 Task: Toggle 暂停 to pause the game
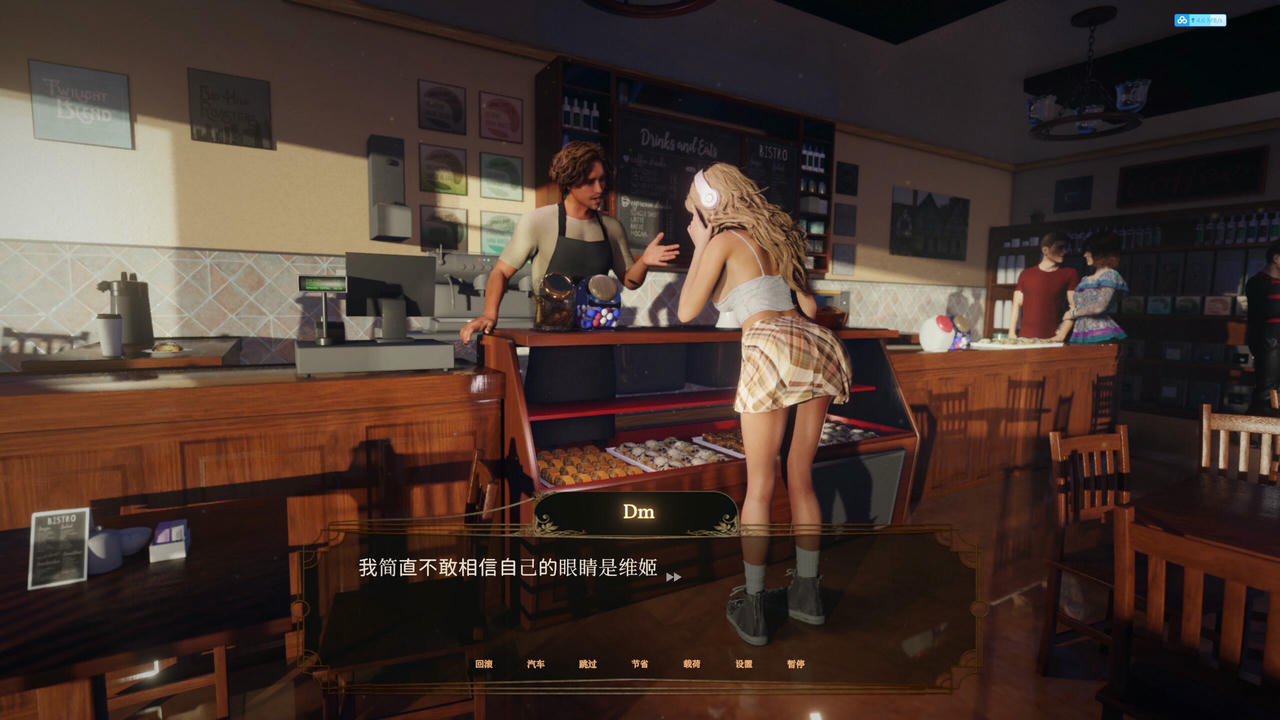click(x=794, y=663)
